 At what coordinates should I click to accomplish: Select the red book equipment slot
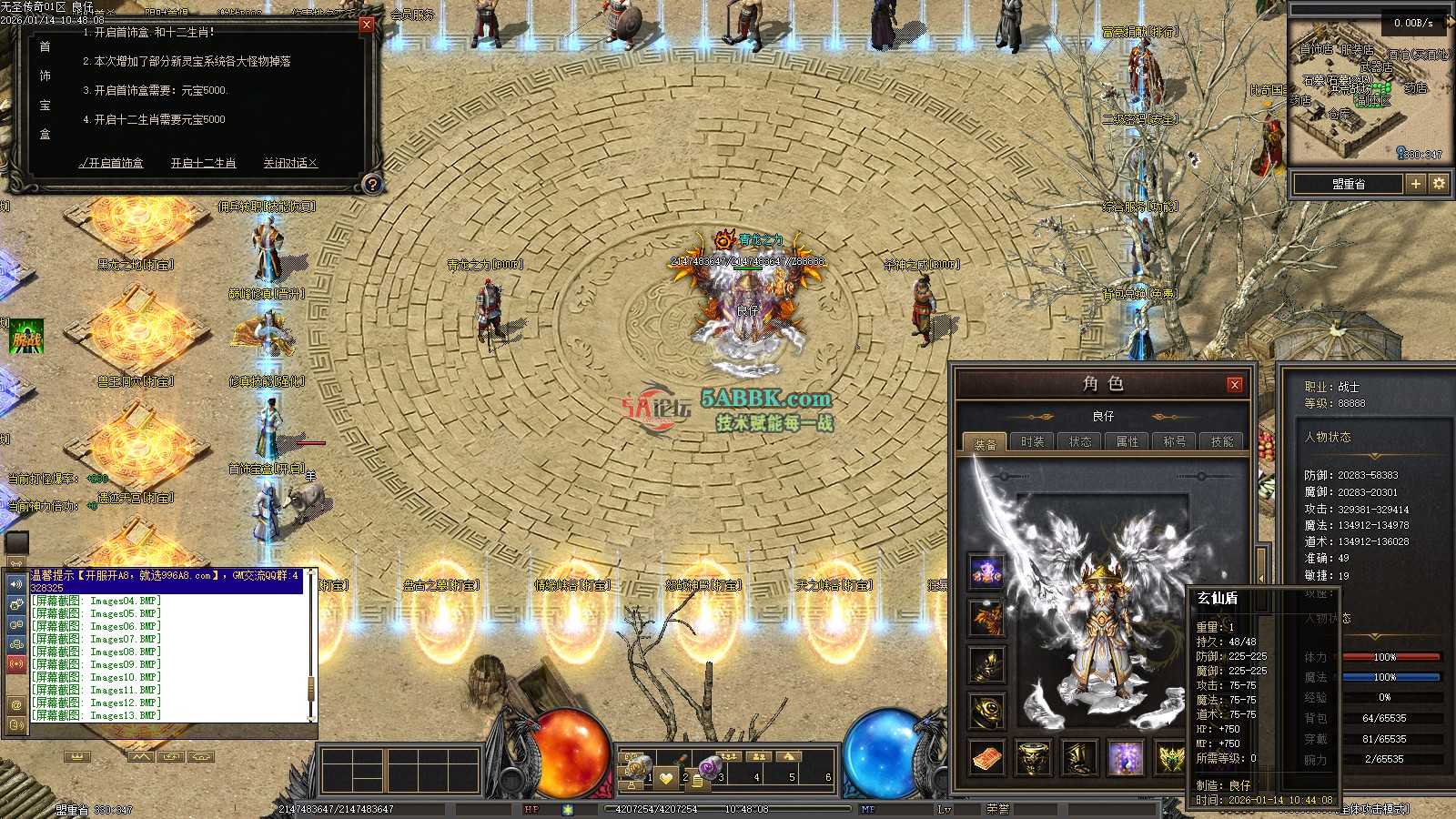[x=986, y=758]
